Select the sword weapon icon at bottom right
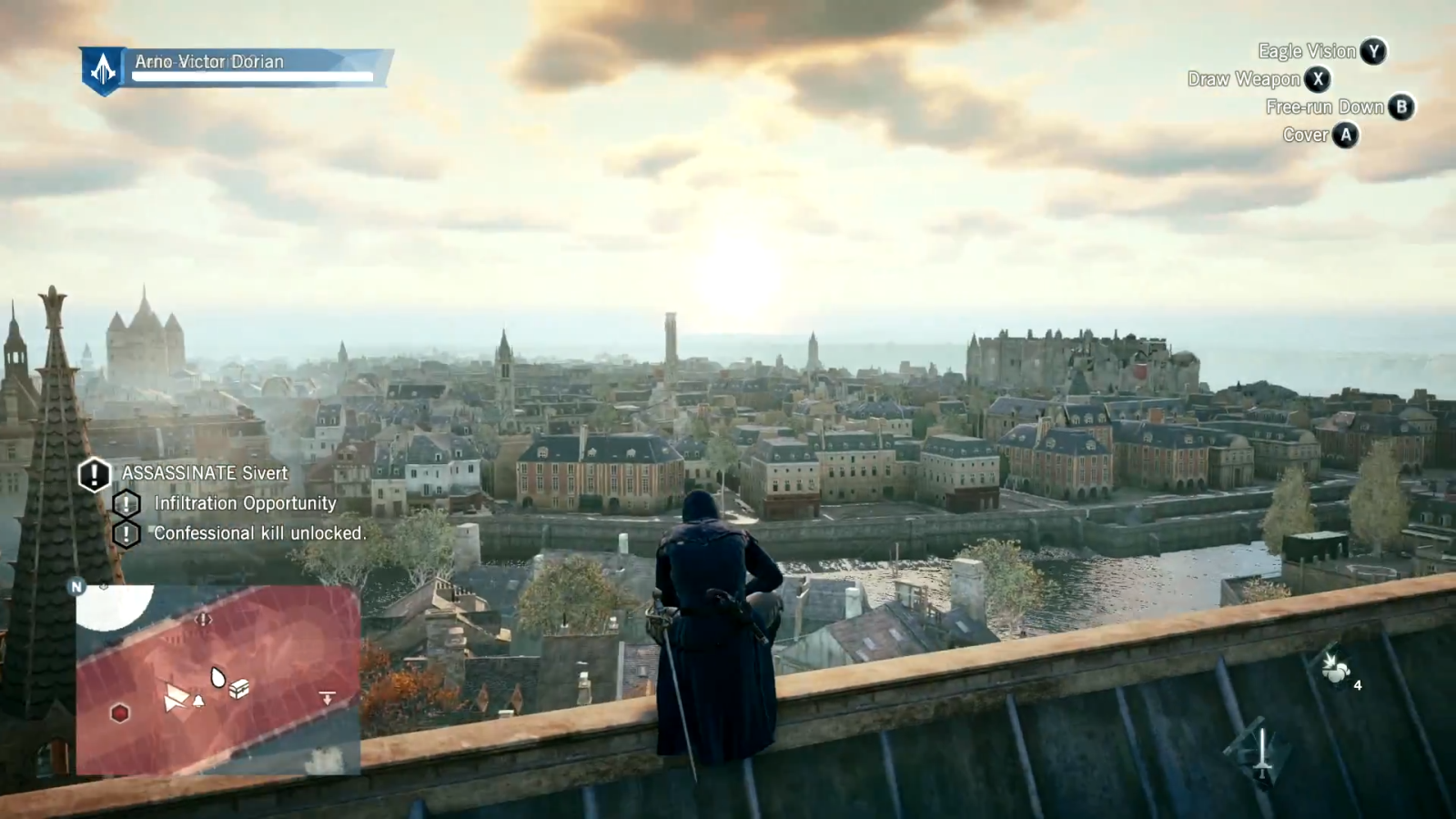 pyautogui.click(x=1263, y=751)
